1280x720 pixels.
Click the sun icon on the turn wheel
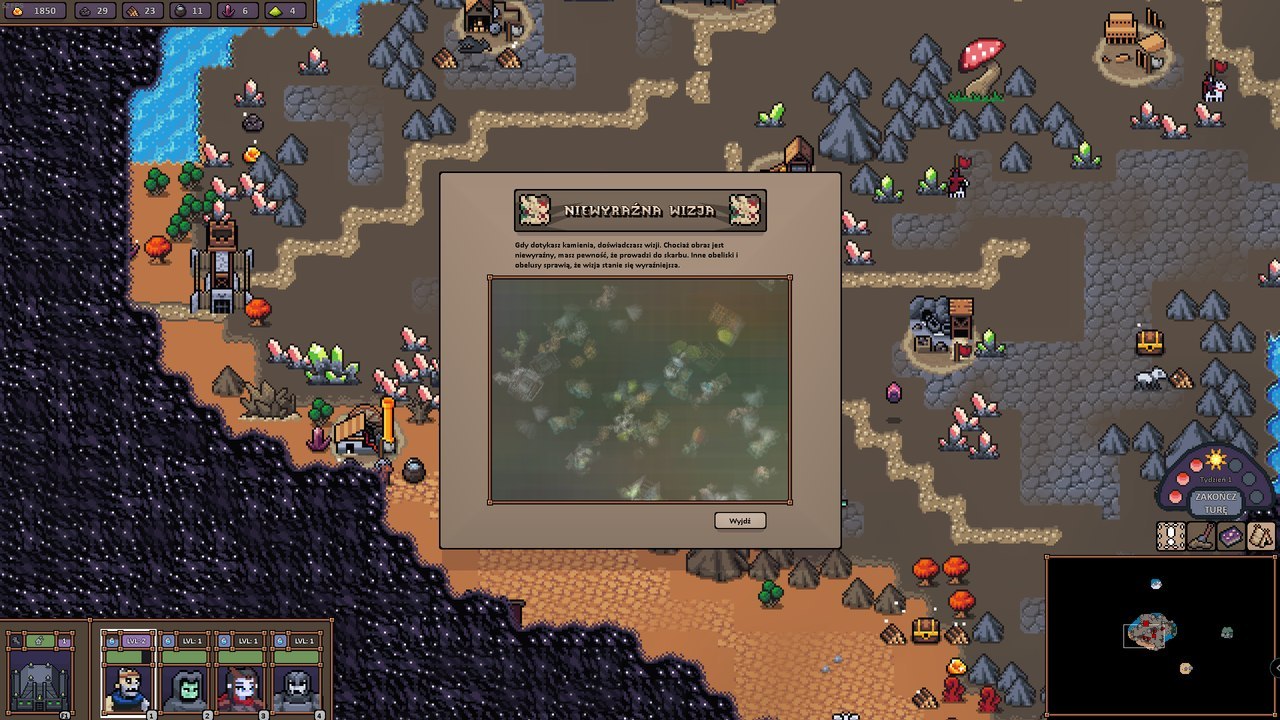[1215, 459]
